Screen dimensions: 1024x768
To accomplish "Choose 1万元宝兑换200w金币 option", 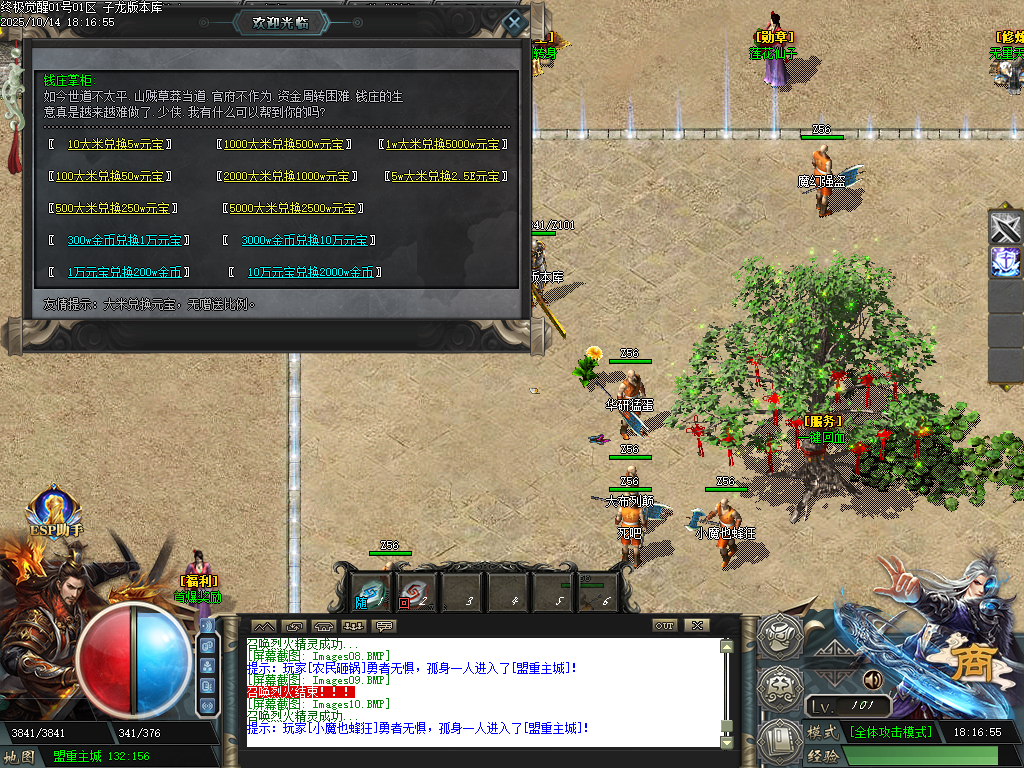I will pos(124,272).
